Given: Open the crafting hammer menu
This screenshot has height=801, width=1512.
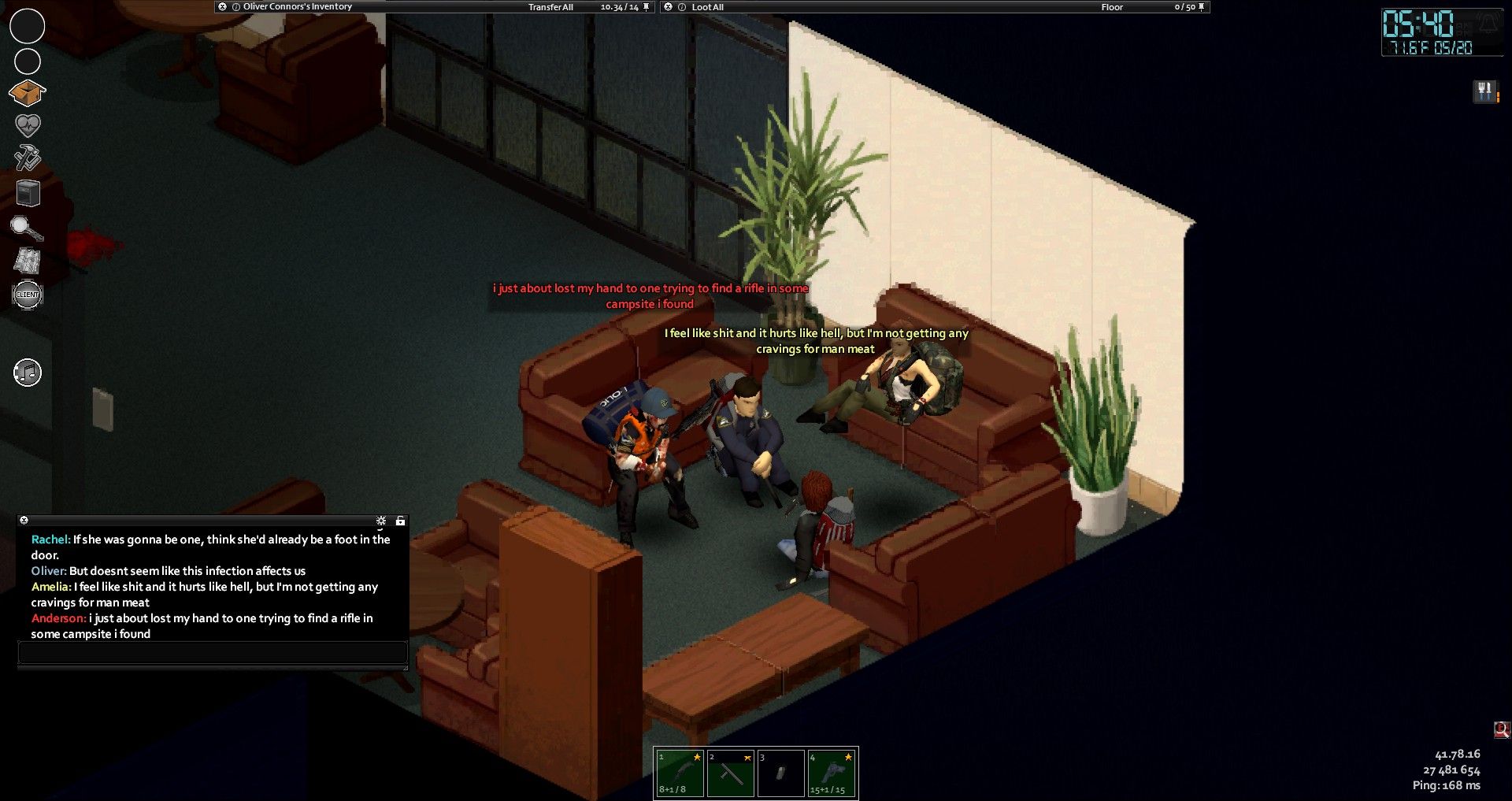Looking at the screenshot, I should (28, 158).
